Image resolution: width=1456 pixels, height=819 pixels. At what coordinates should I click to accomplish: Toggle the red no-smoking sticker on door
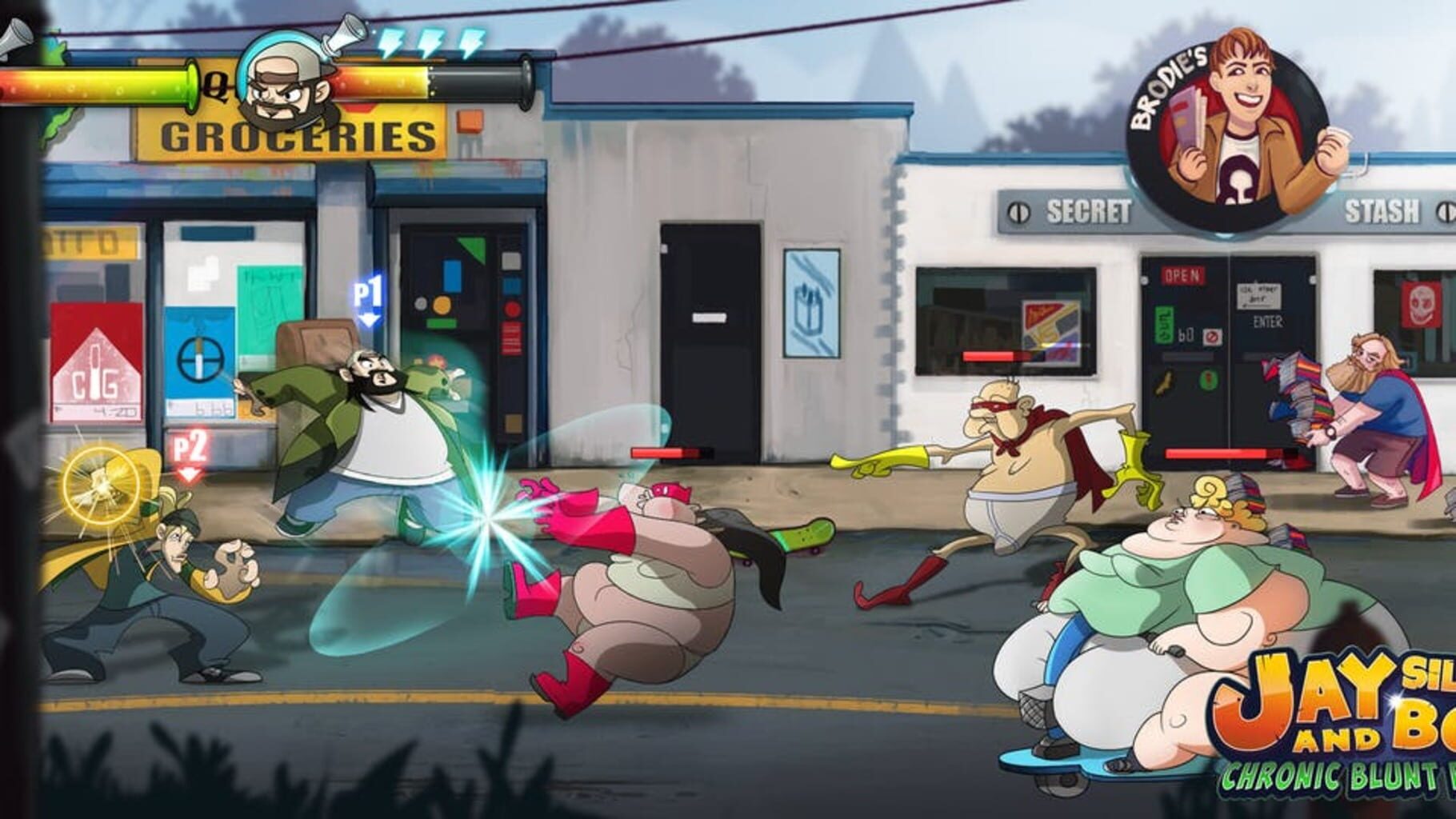tap(1213, 337)
